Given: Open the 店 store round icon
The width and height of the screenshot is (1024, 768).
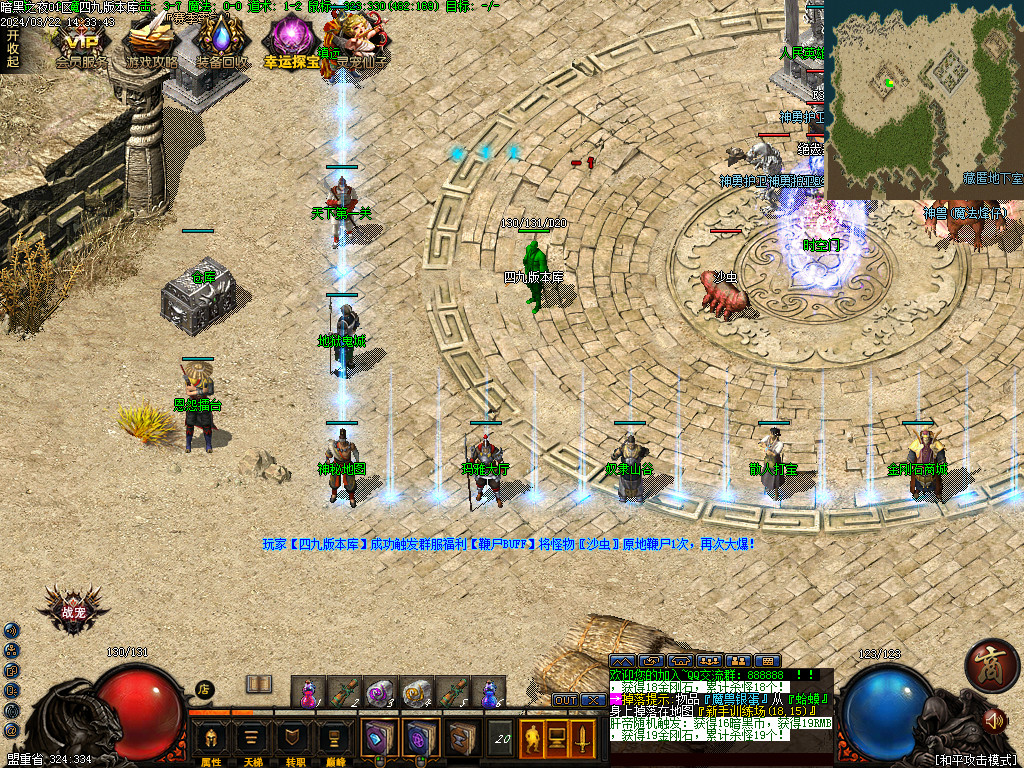Looking at the screenshot, I should pos(204,688).
